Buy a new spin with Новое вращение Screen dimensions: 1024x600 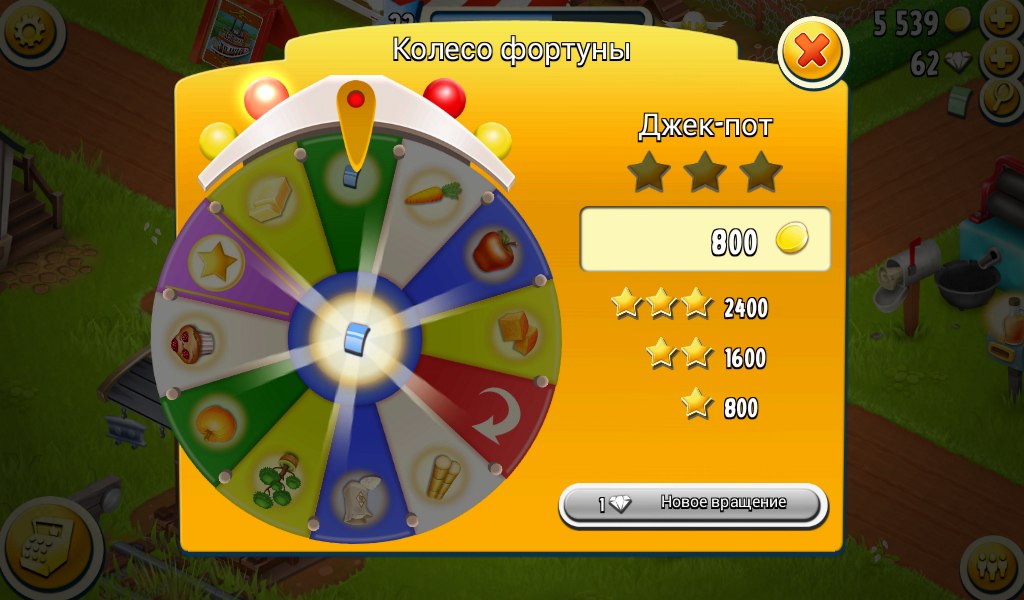693,504
